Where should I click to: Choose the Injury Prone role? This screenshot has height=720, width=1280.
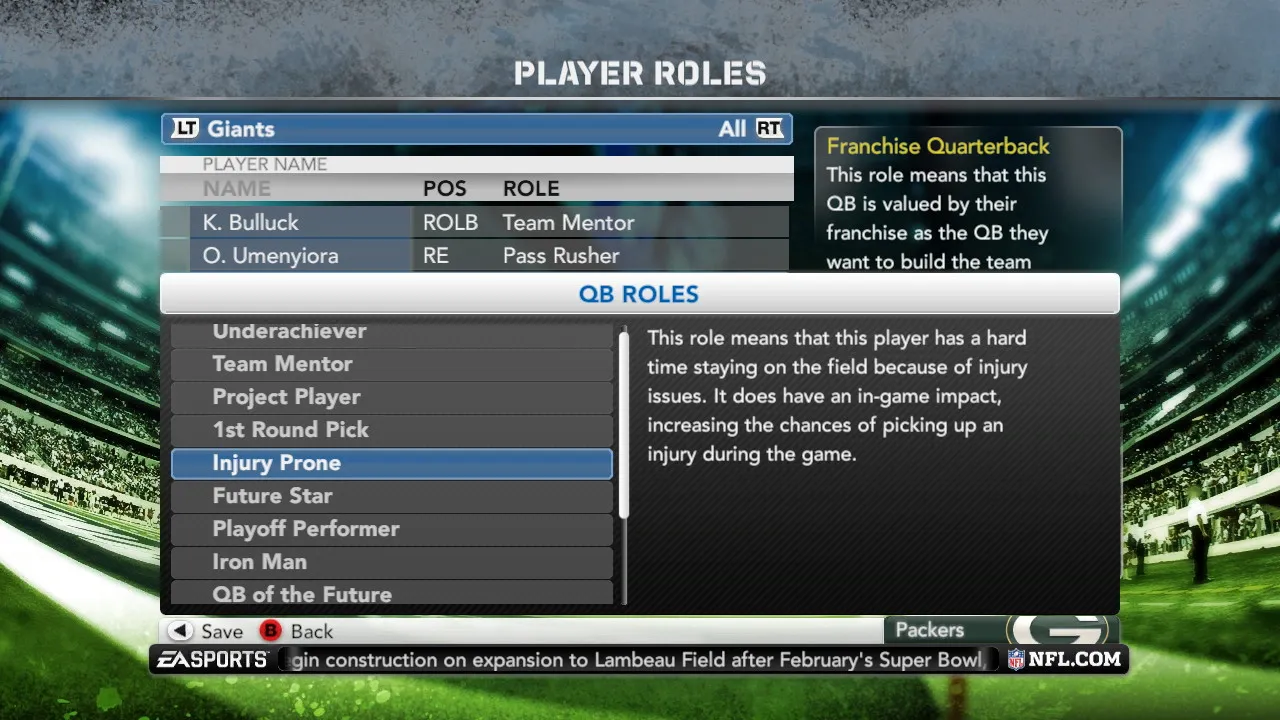391,463
